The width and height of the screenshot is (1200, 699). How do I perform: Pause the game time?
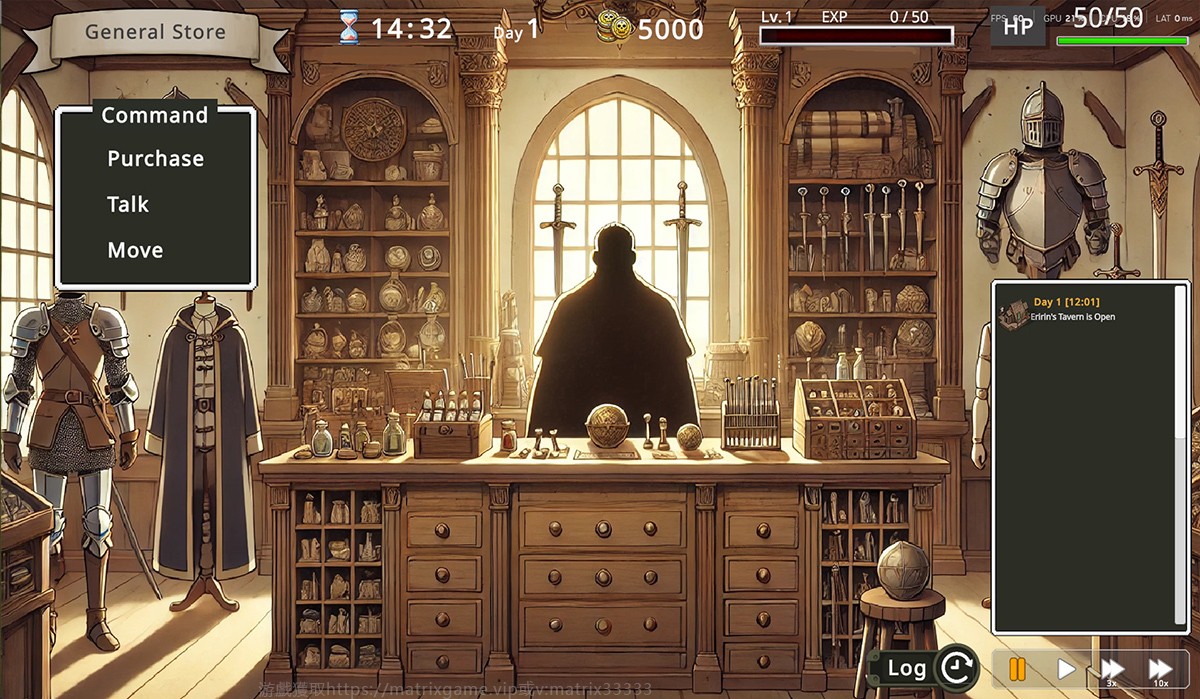[x=1017, y=668]
